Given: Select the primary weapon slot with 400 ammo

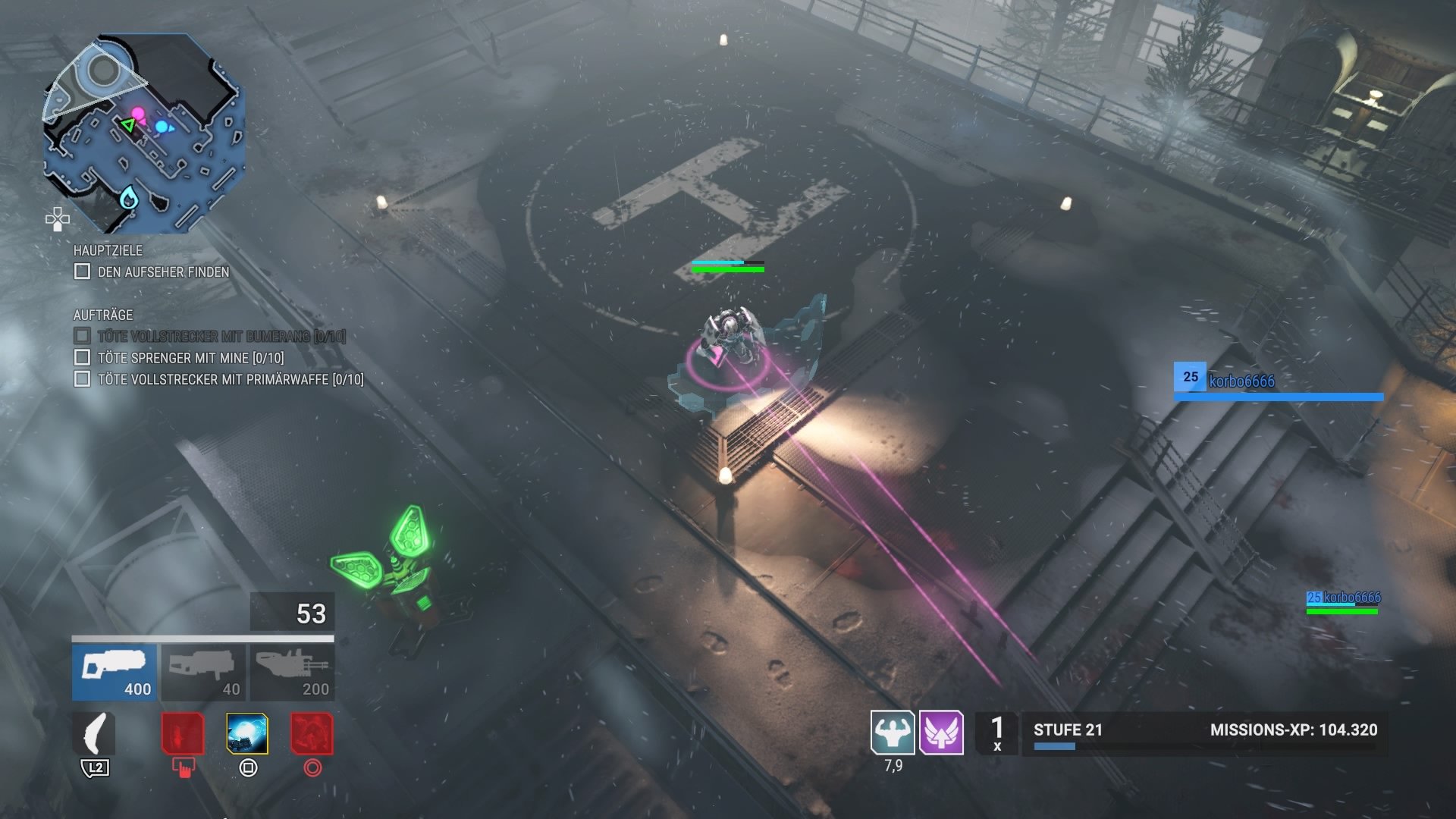Looking at the screenshot, I should click(x=115, y=672).
